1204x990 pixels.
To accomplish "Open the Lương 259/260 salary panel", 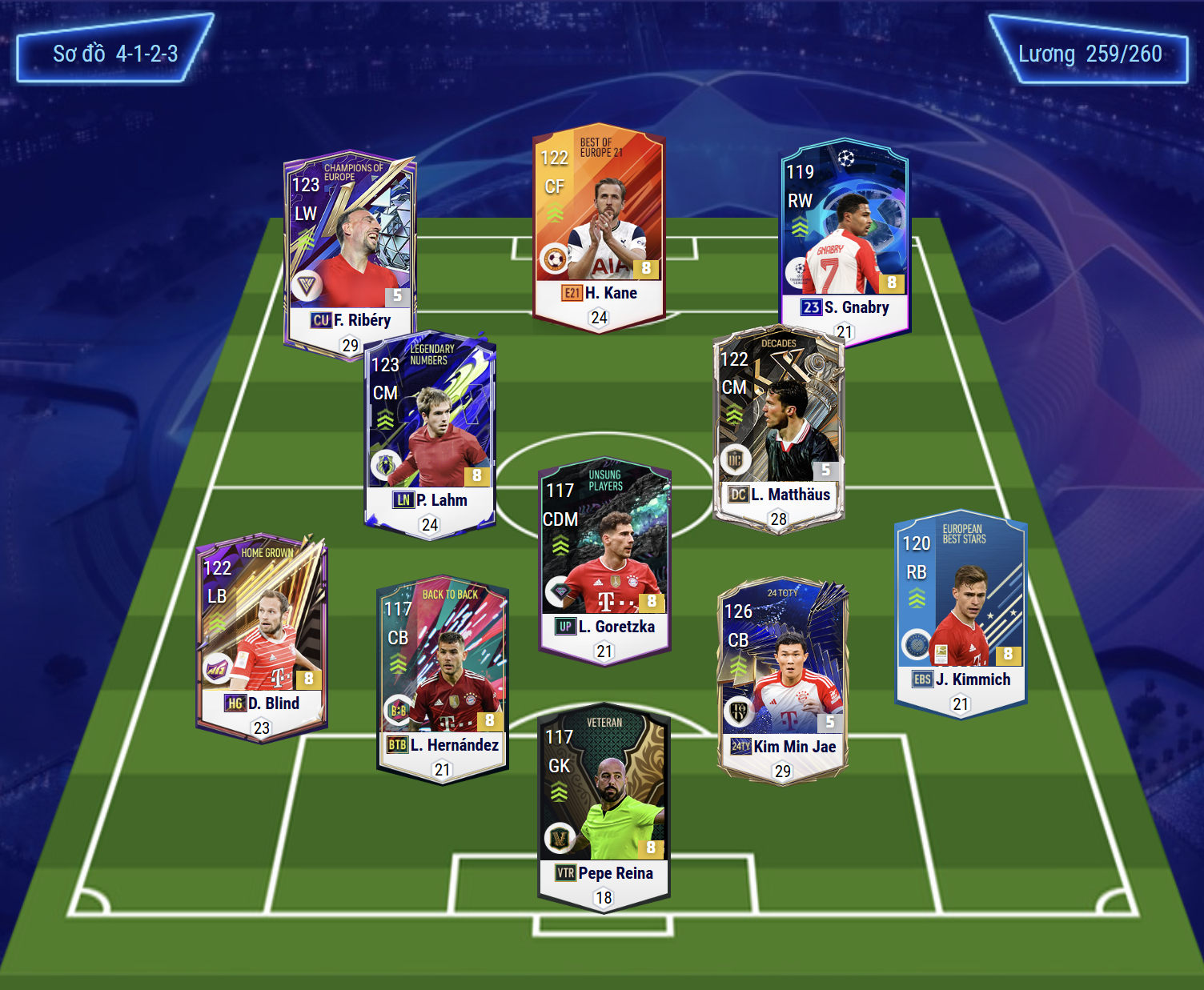I will pos(1089,54).
